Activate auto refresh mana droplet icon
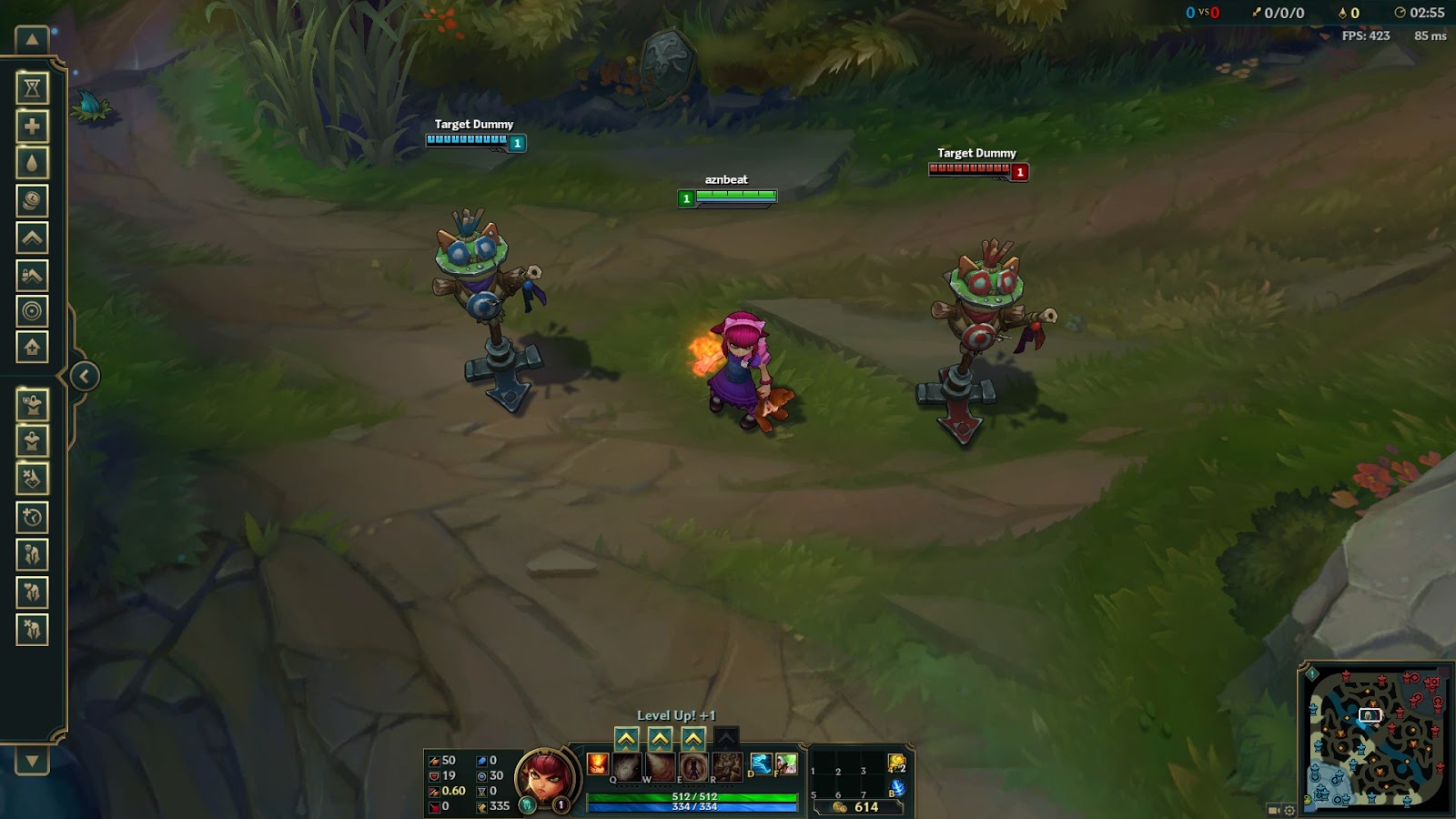 [x=32, y=162]
